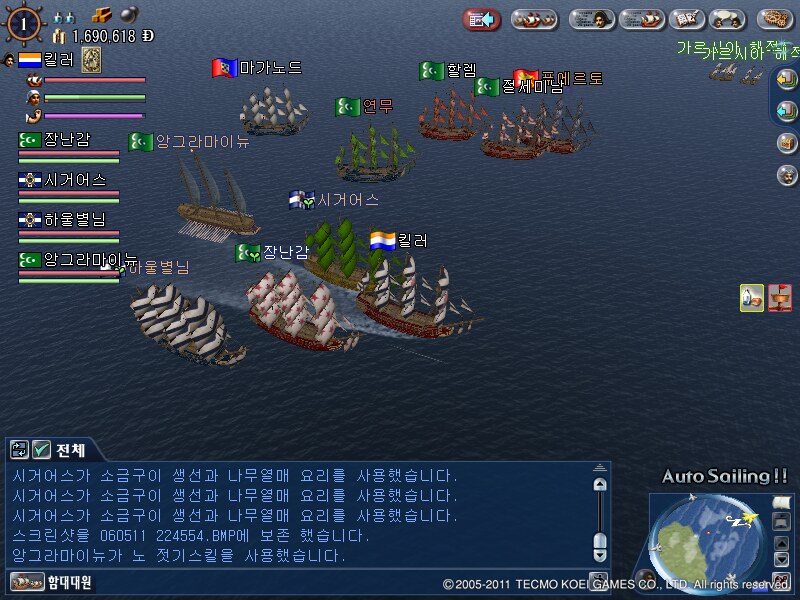Toggle the chat window mode icon

(19, 449)
